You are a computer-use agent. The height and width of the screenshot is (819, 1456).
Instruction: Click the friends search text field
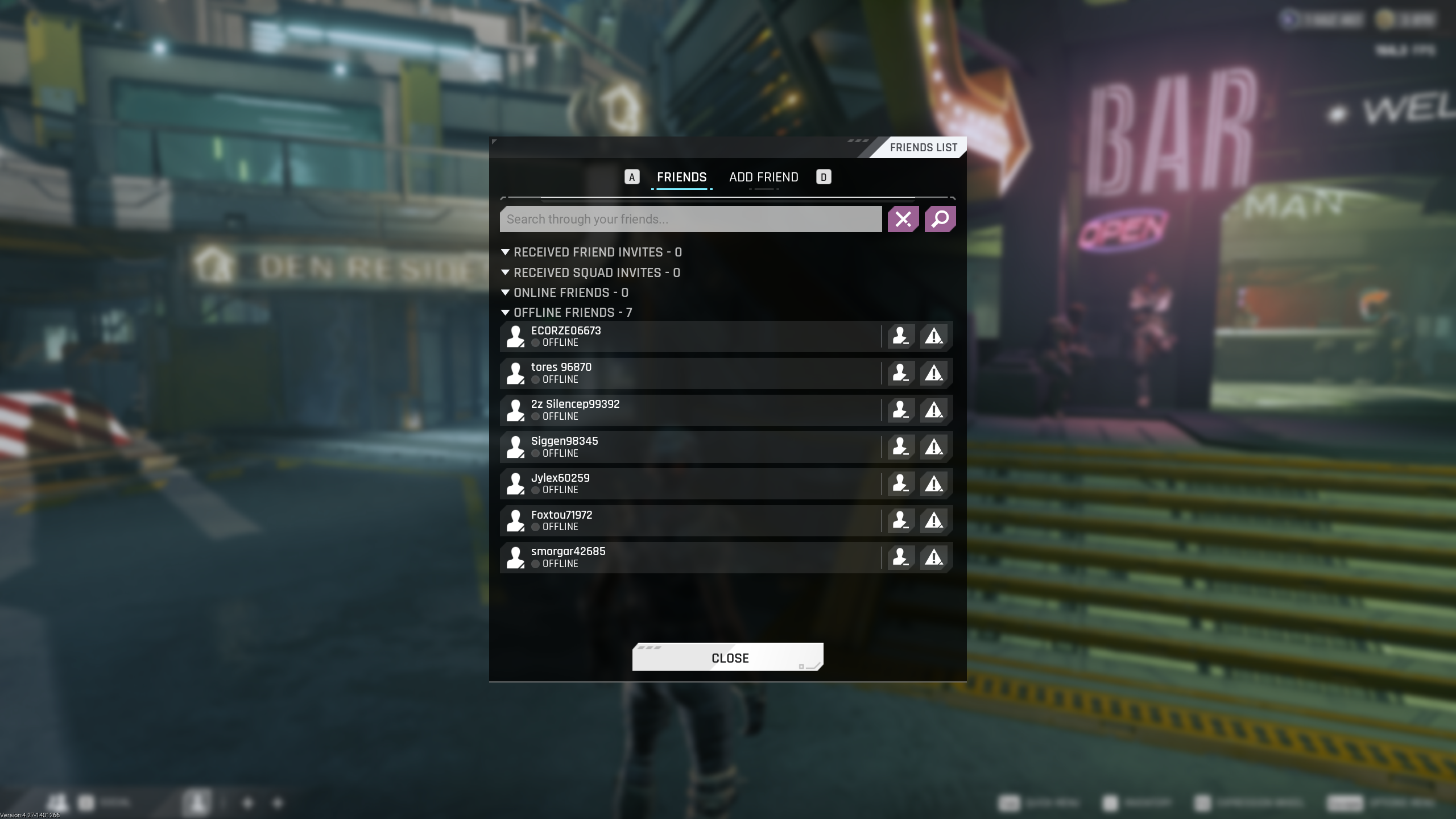pyautogui.click(x=690, y=220)
